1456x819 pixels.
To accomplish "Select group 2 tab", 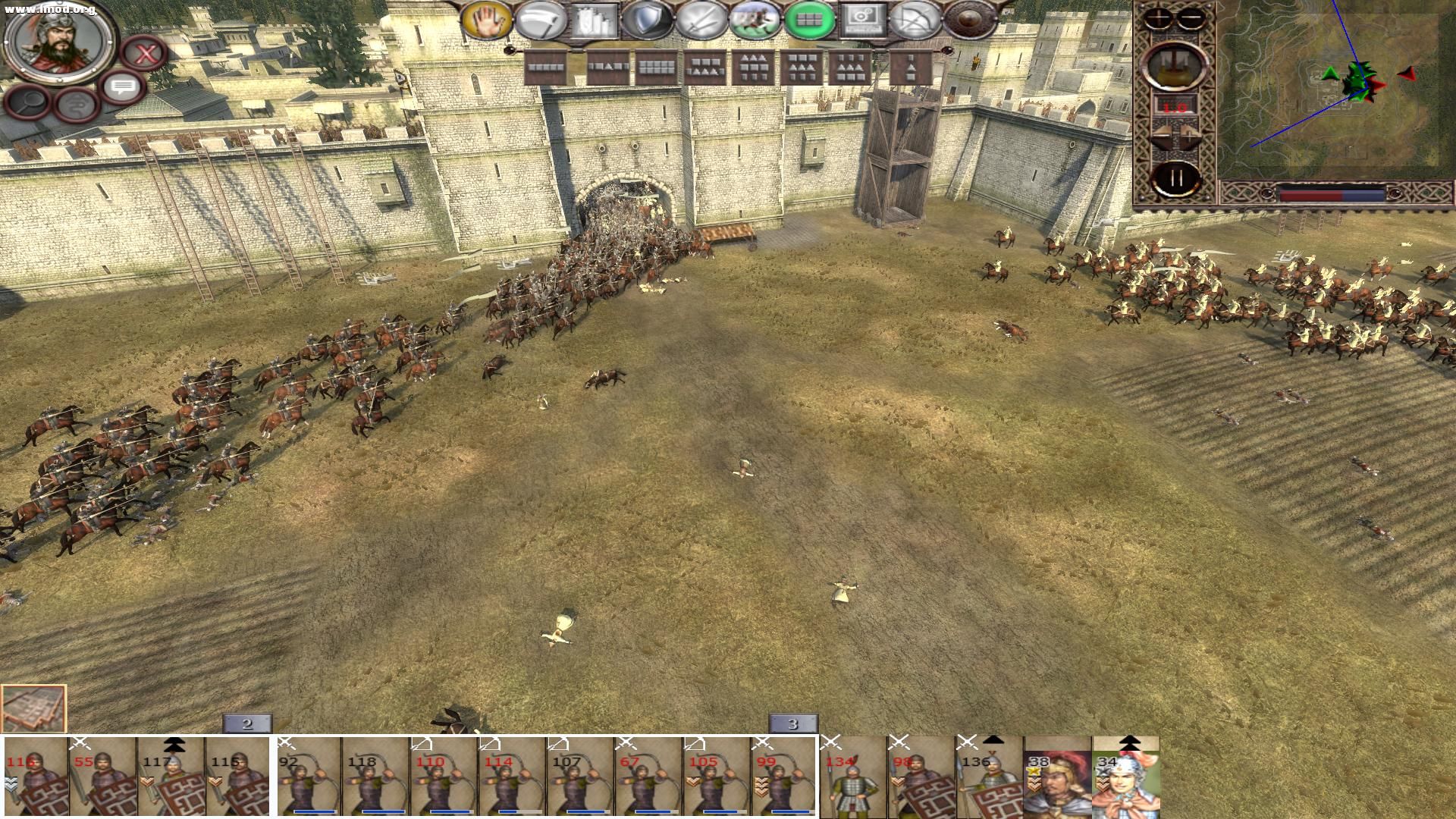I will pyautogui.click(x=247, y=723).
